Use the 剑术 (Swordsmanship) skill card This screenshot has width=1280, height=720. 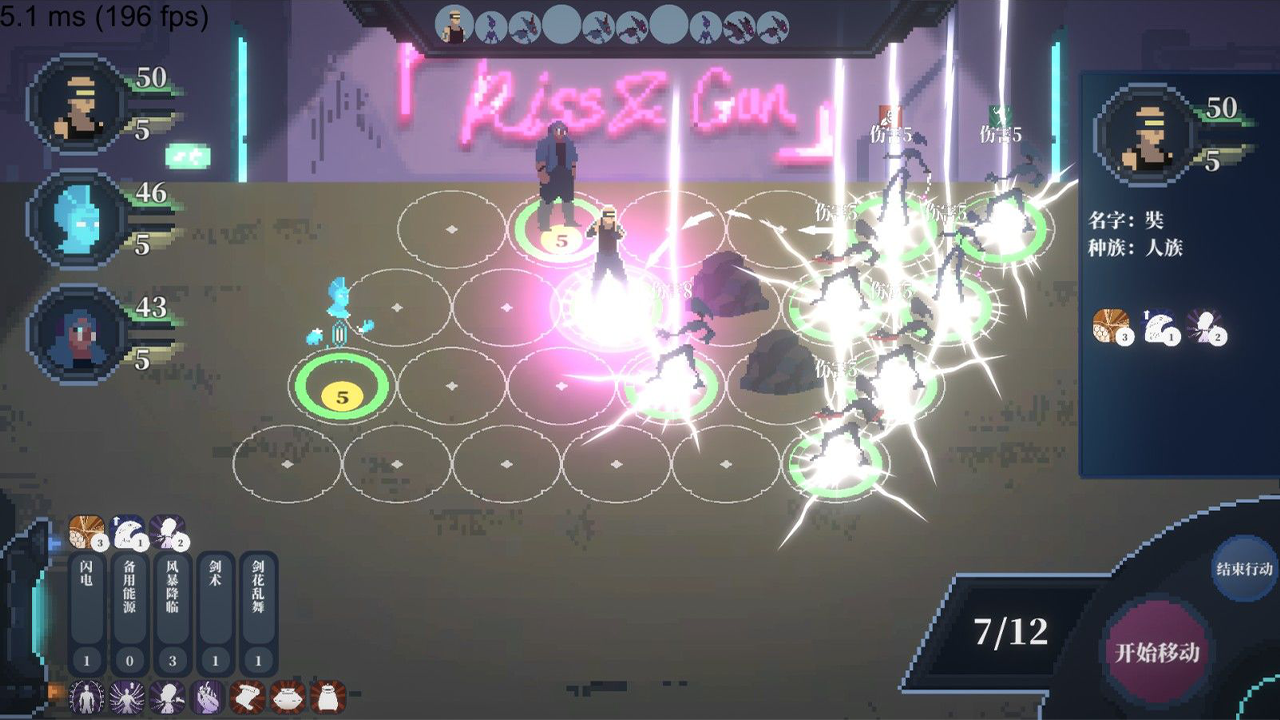215,597
